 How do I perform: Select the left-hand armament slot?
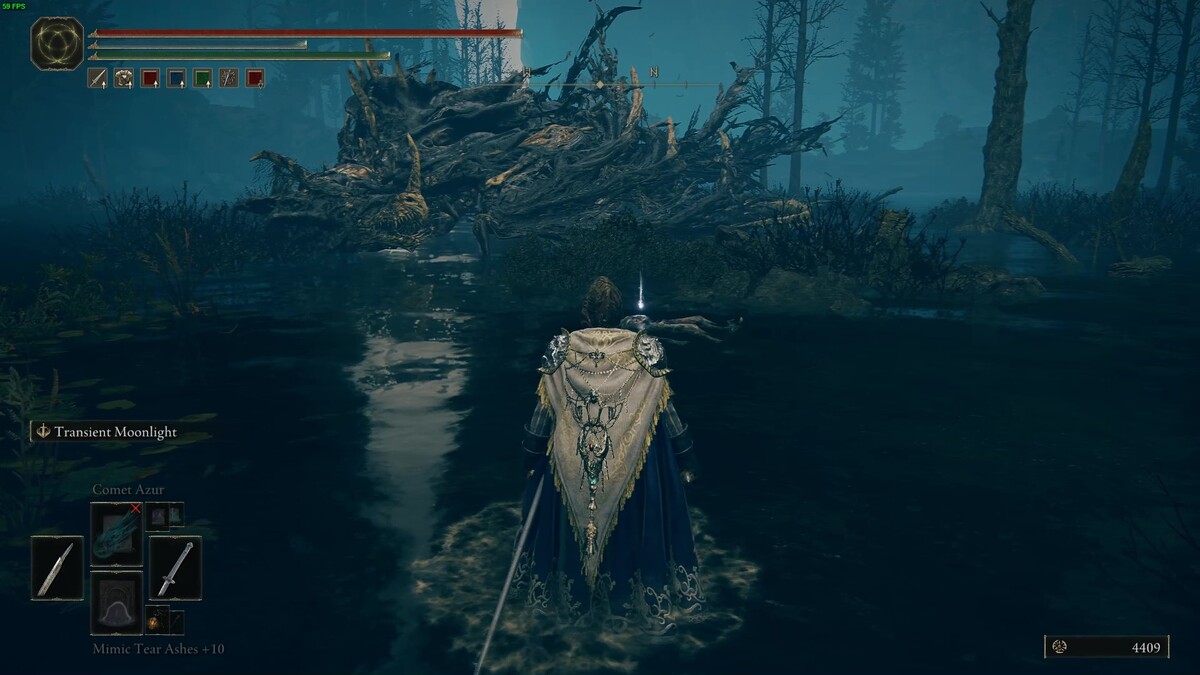[56, 568]
